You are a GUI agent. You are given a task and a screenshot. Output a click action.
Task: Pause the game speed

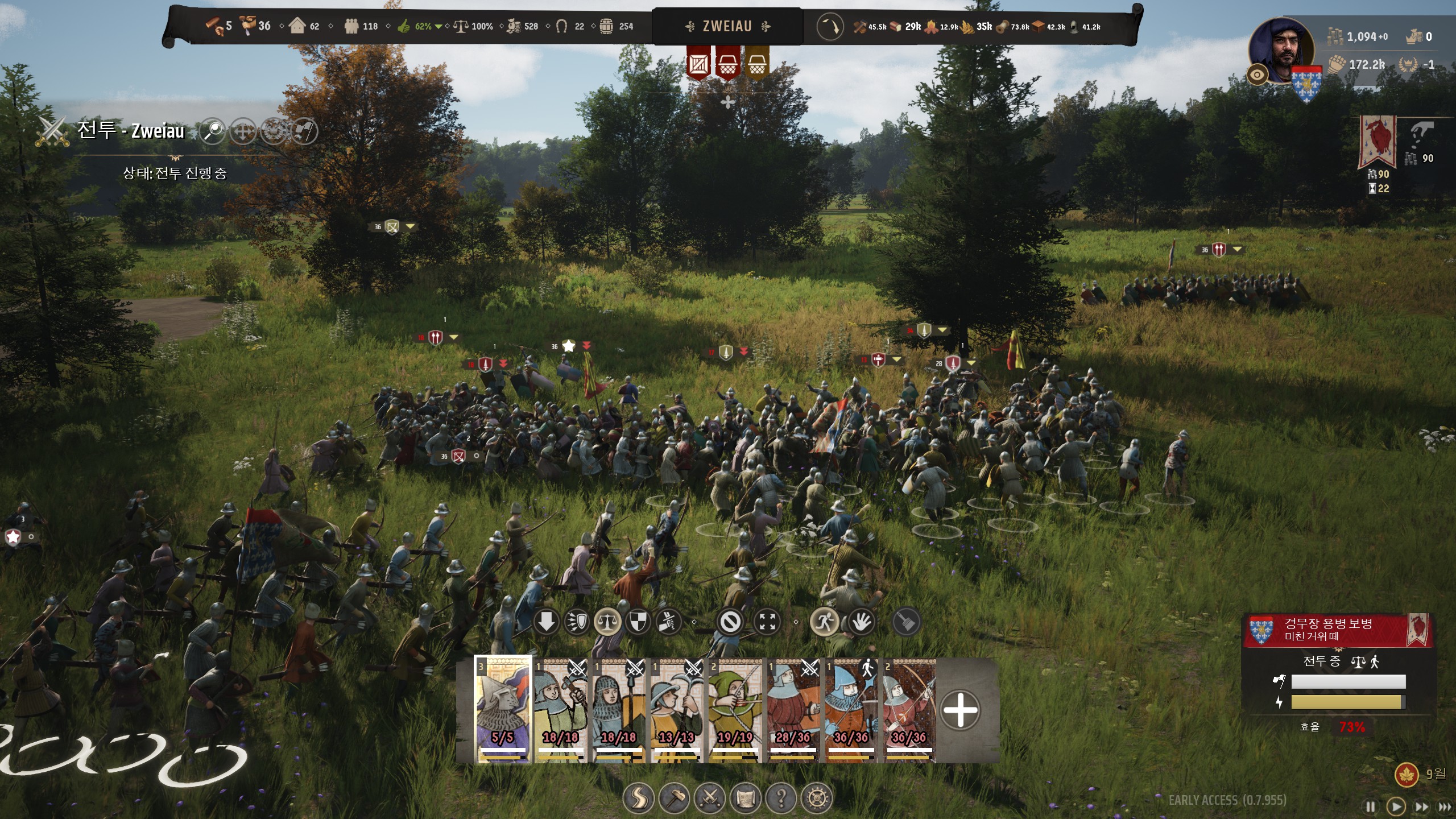pos(1371,806)
